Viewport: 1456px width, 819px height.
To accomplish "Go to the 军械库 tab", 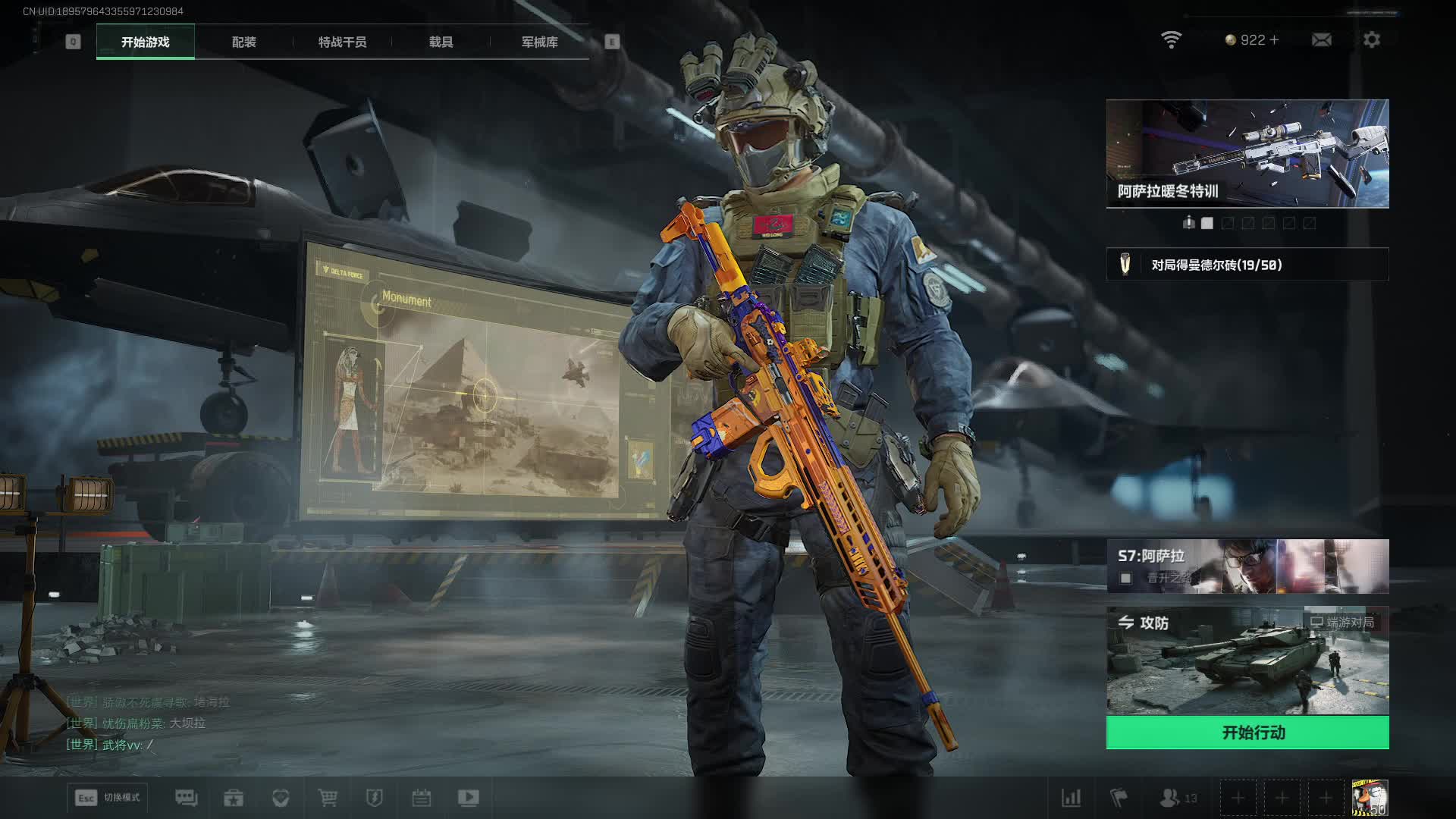I will [x=539, y=42].
